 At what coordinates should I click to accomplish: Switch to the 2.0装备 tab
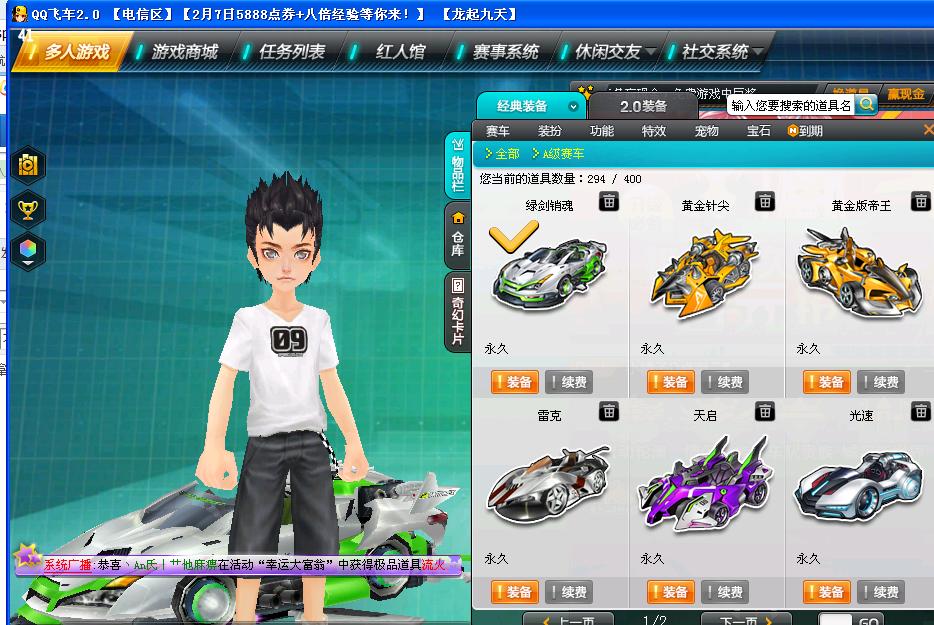pos(643,106)
